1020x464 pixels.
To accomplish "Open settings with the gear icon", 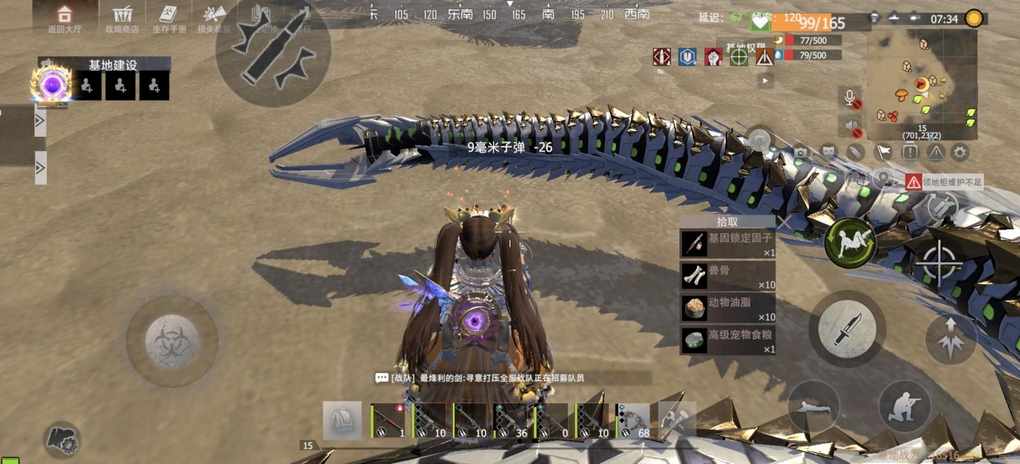I will 960,152.
